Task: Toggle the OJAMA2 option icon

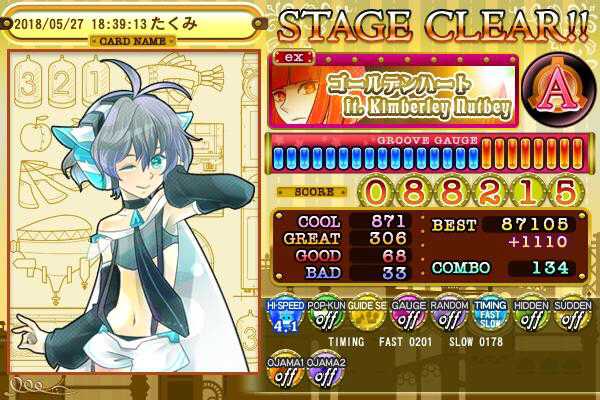Action: click(326, 372)
